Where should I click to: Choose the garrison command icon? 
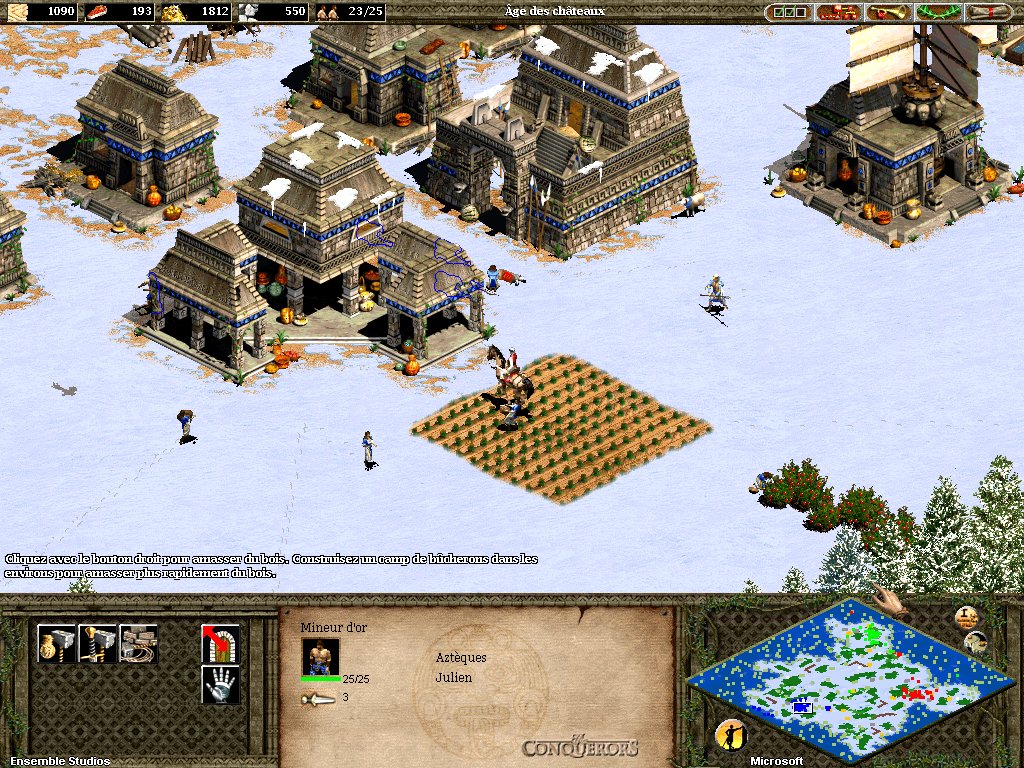pos(220,644)
